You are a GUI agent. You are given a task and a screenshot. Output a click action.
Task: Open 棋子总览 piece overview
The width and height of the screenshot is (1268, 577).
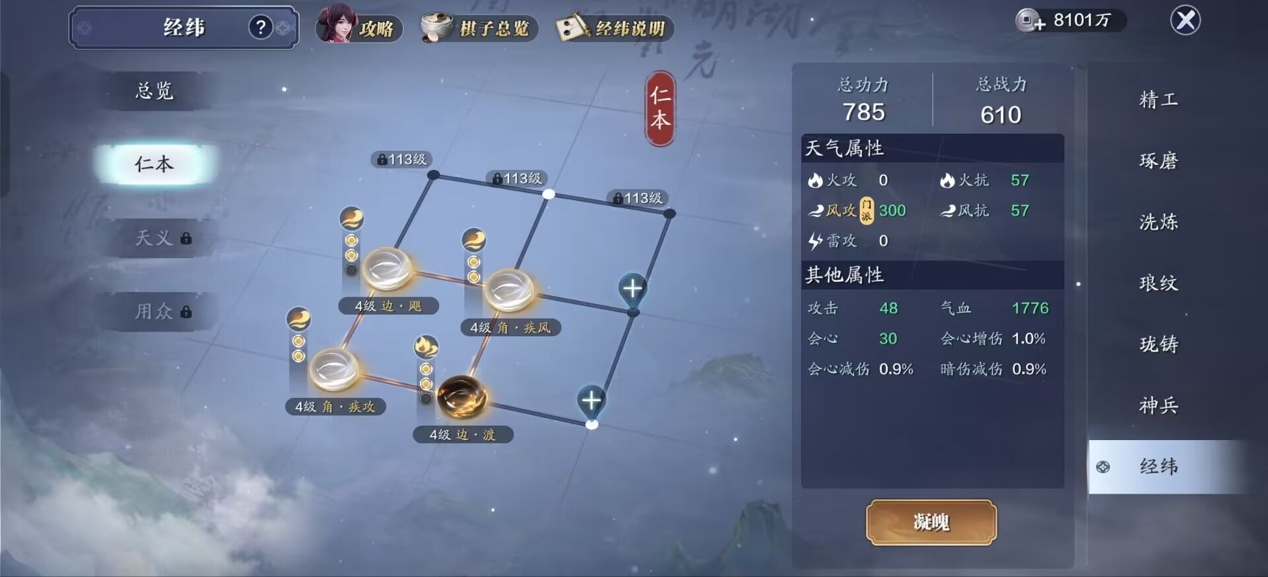pos(480,27)
